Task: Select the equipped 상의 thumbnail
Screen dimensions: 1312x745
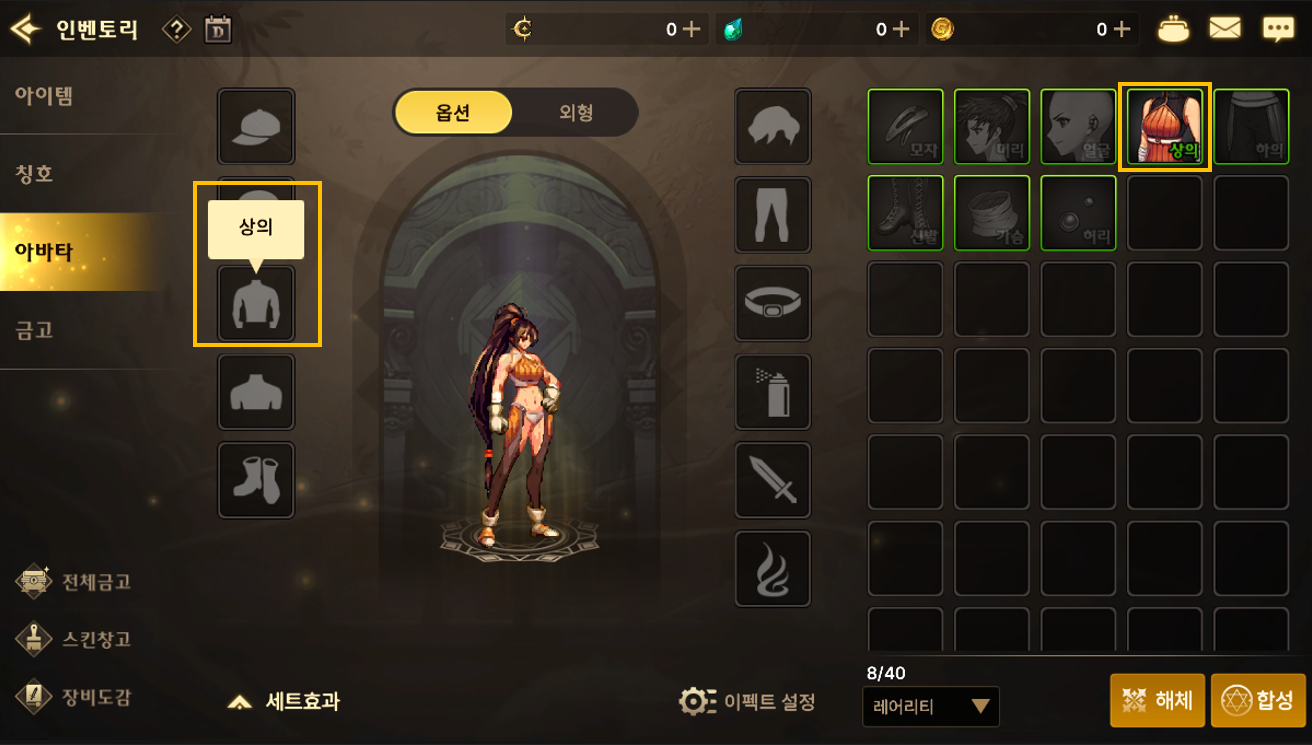Action: (1165, 126)
